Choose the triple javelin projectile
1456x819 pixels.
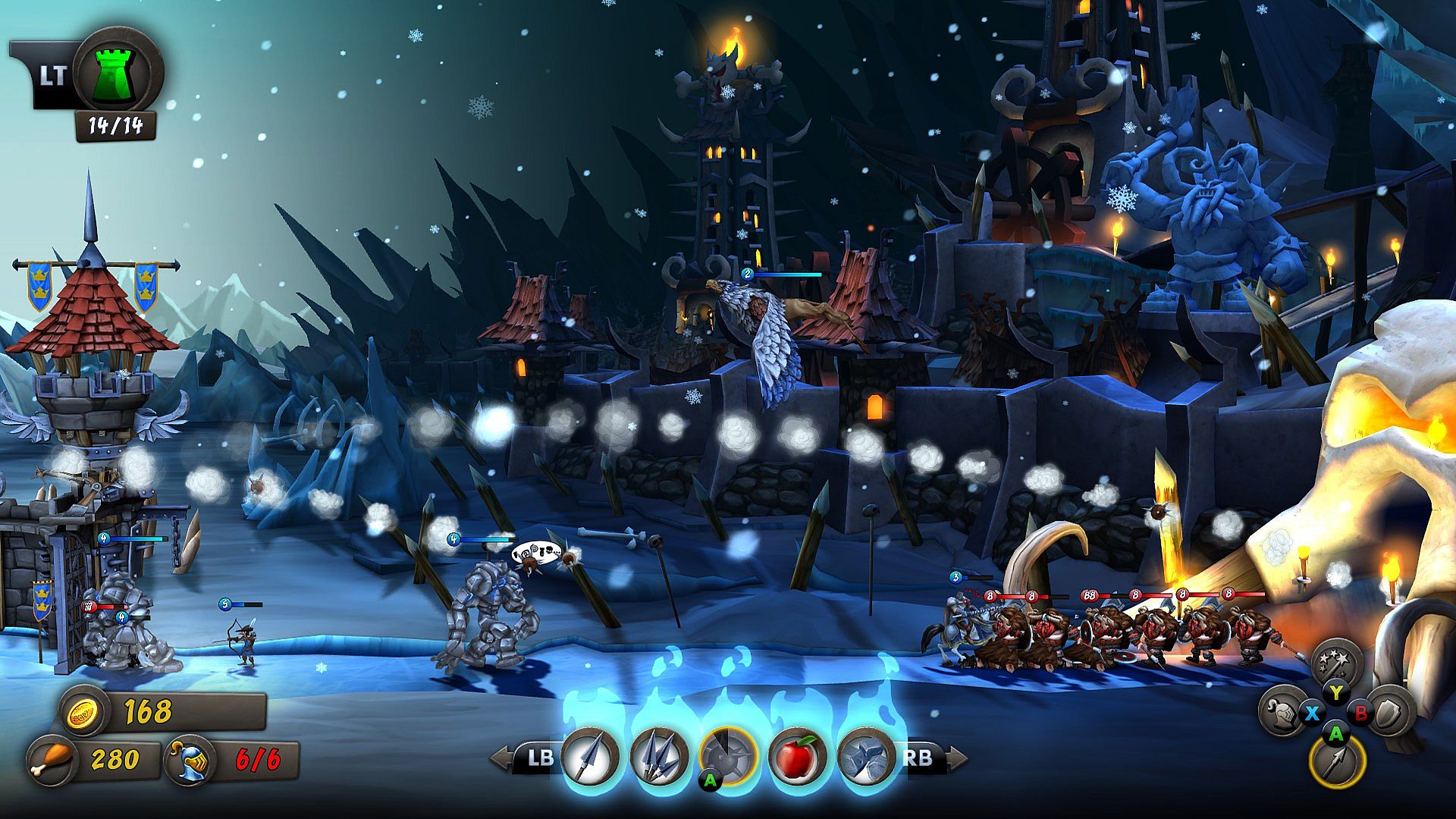tap(659, 756)
